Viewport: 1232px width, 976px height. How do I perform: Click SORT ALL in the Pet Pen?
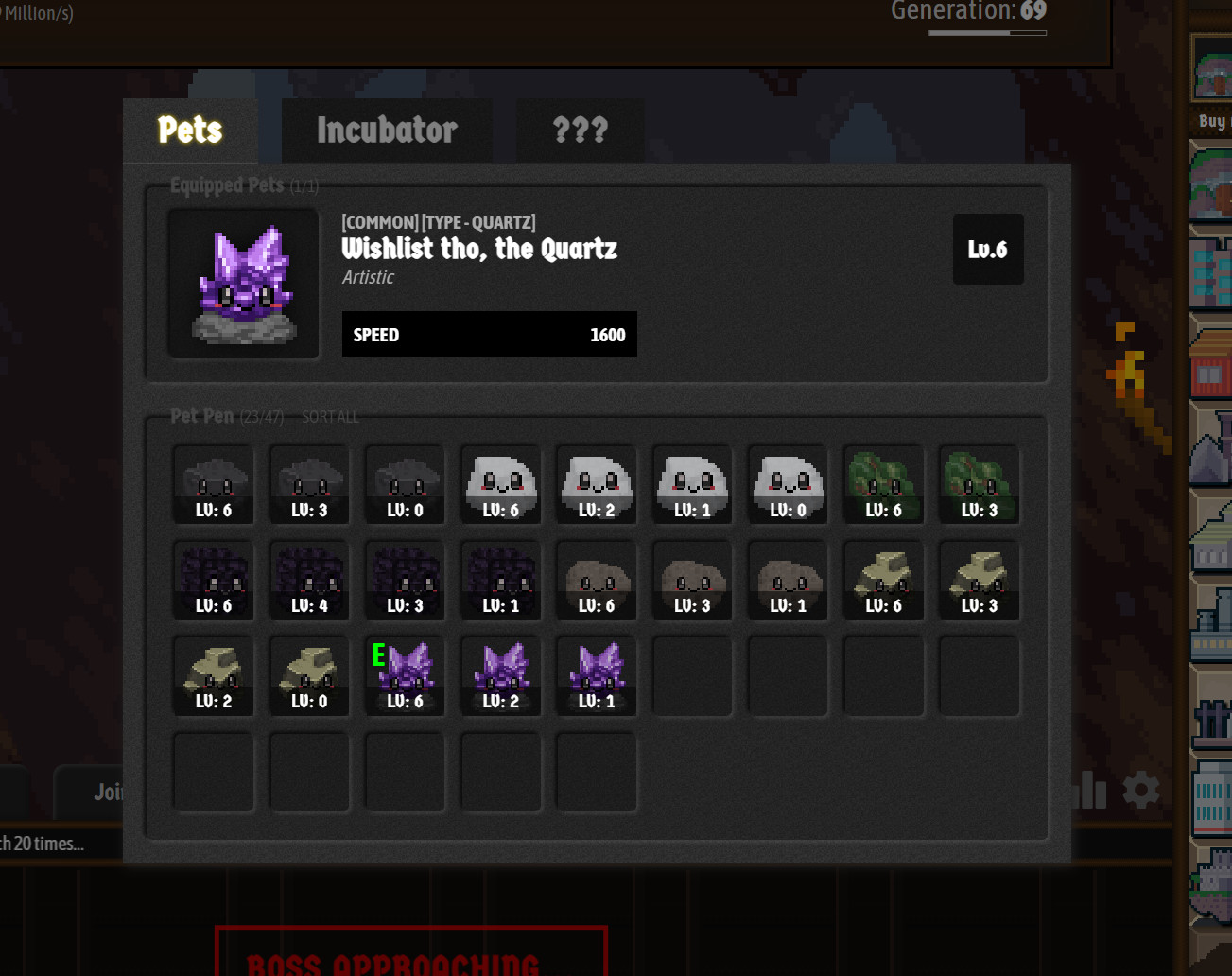(329, 416)
